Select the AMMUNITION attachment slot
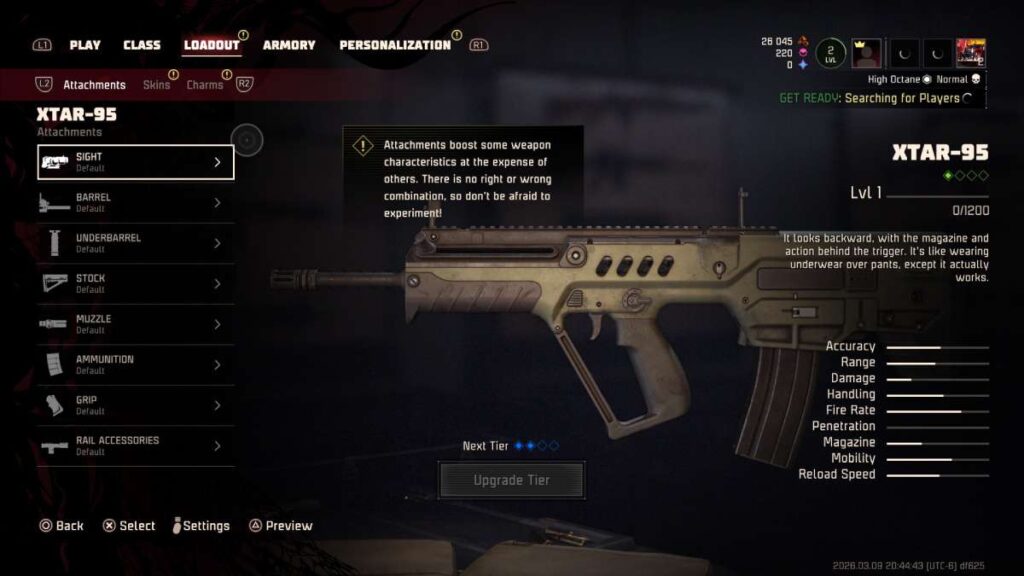This screenshot has height=576, width=1024. point(136,365)
